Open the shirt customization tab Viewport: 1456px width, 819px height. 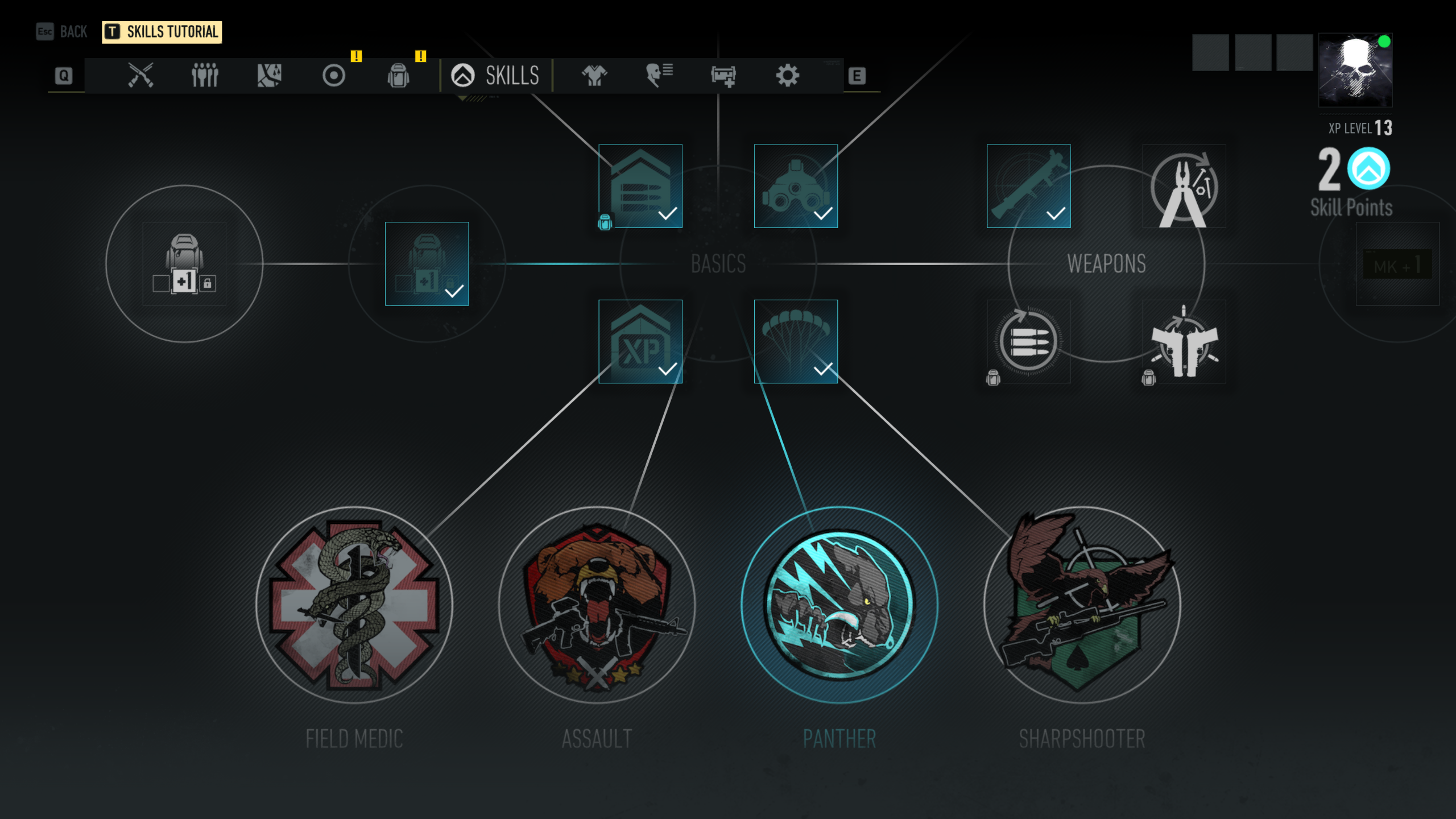click(594, 75)
